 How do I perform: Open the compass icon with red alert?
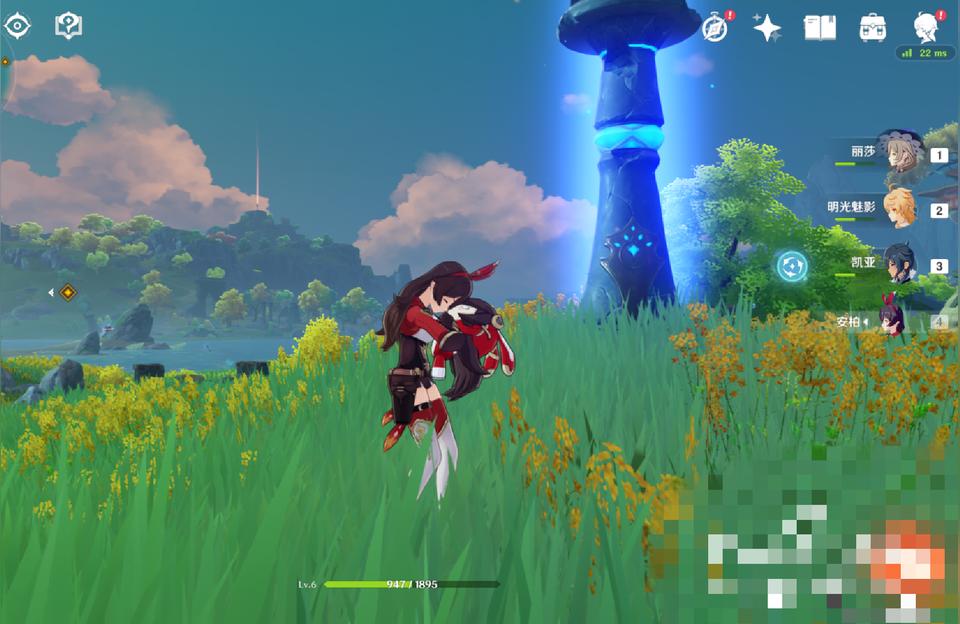[x=715, y=28]
